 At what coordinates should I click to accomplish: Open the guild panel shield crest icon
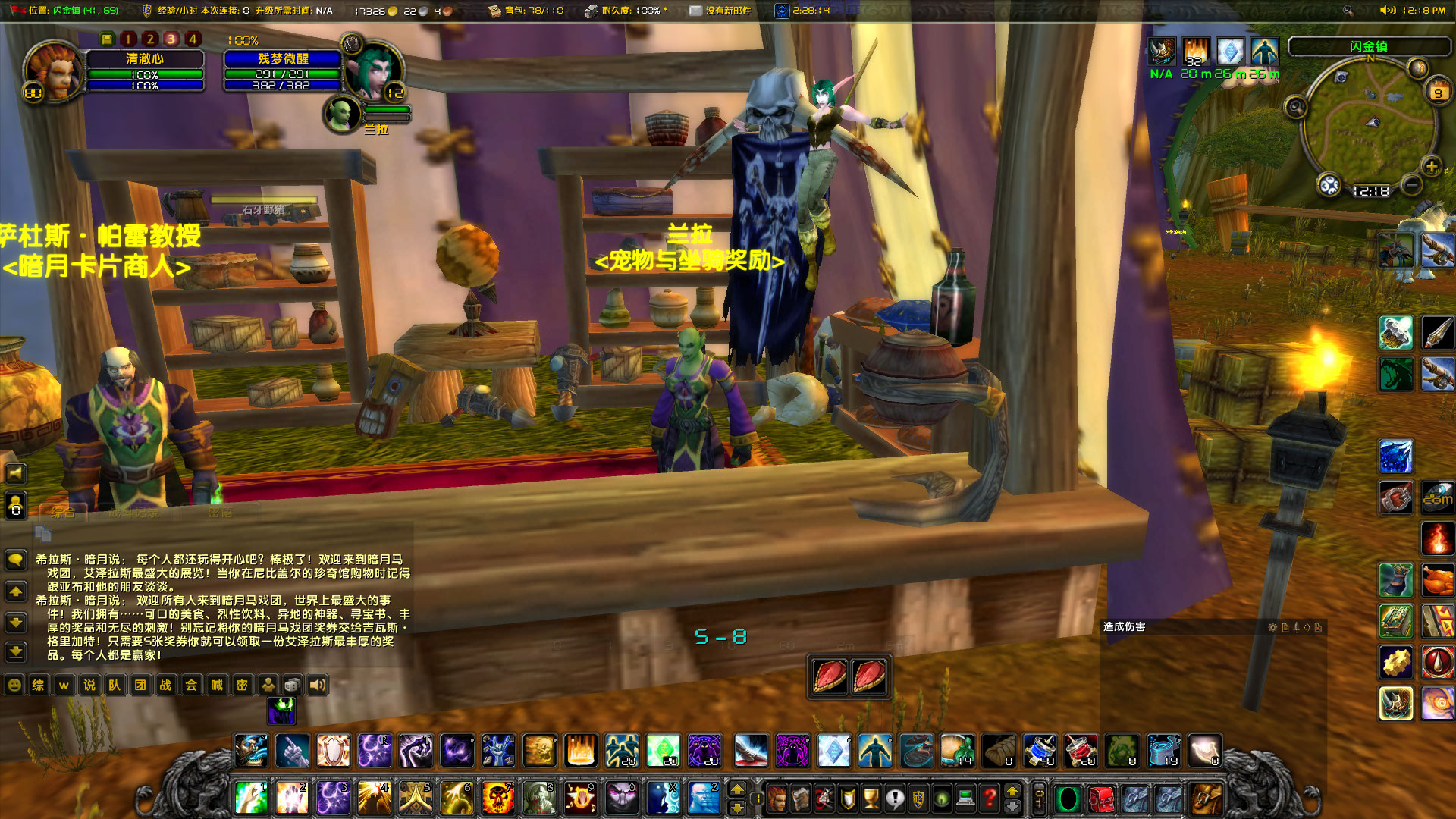point(919,799)
